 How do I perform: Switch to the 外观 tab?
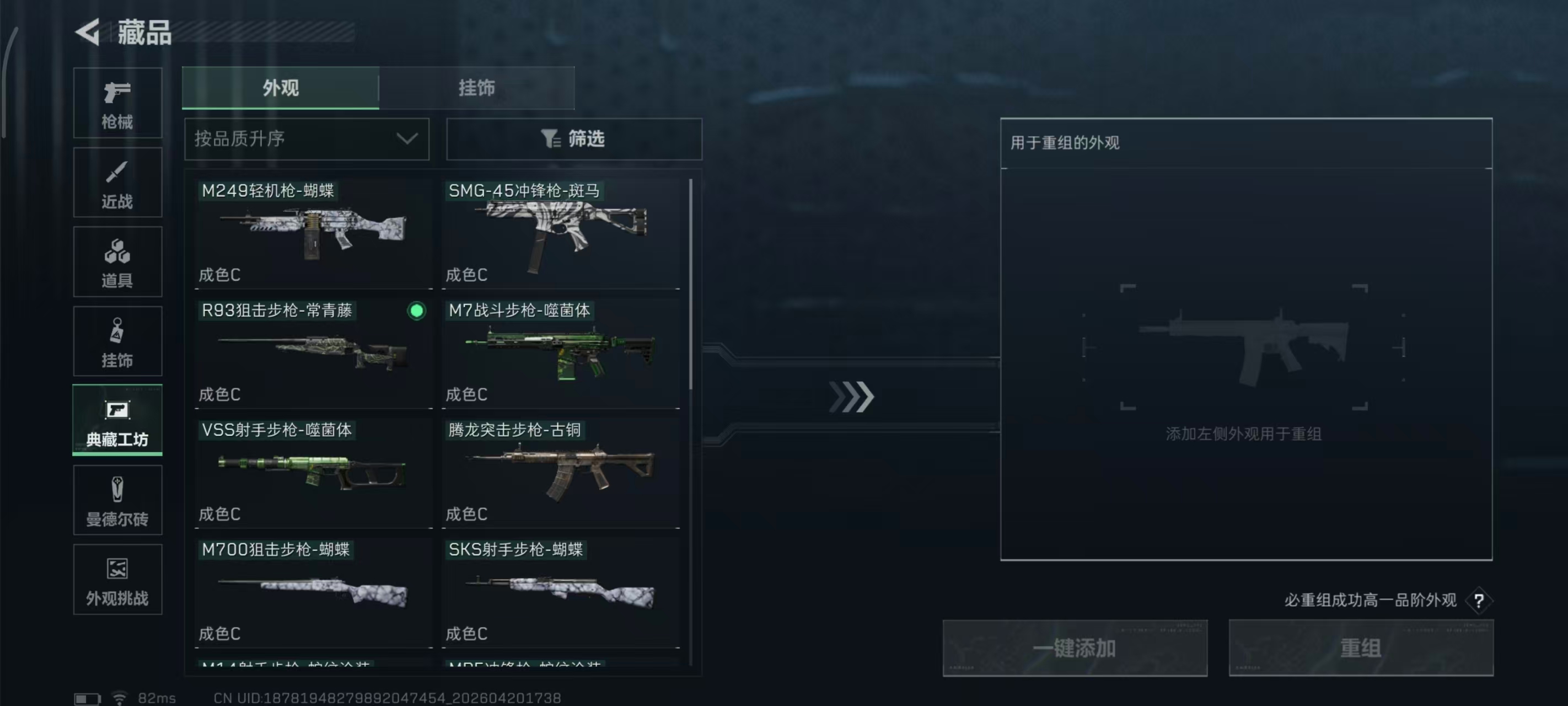pyautogui.click(x=281, y=88)
